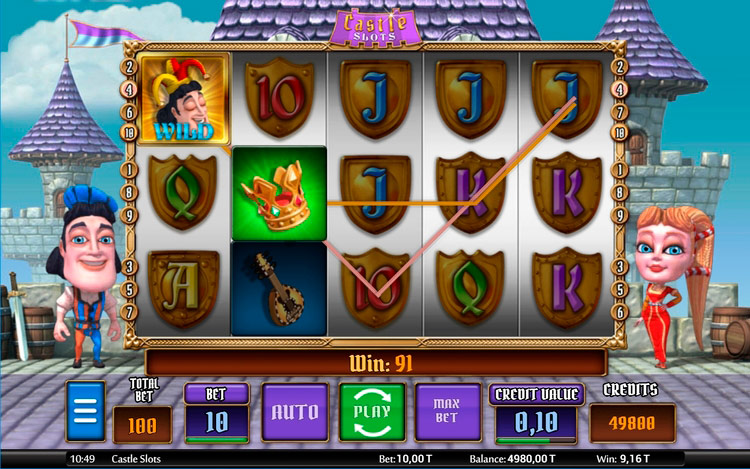Change the Bet amount selector
Viewport: 750px width, 469px height.
[217, 419]
